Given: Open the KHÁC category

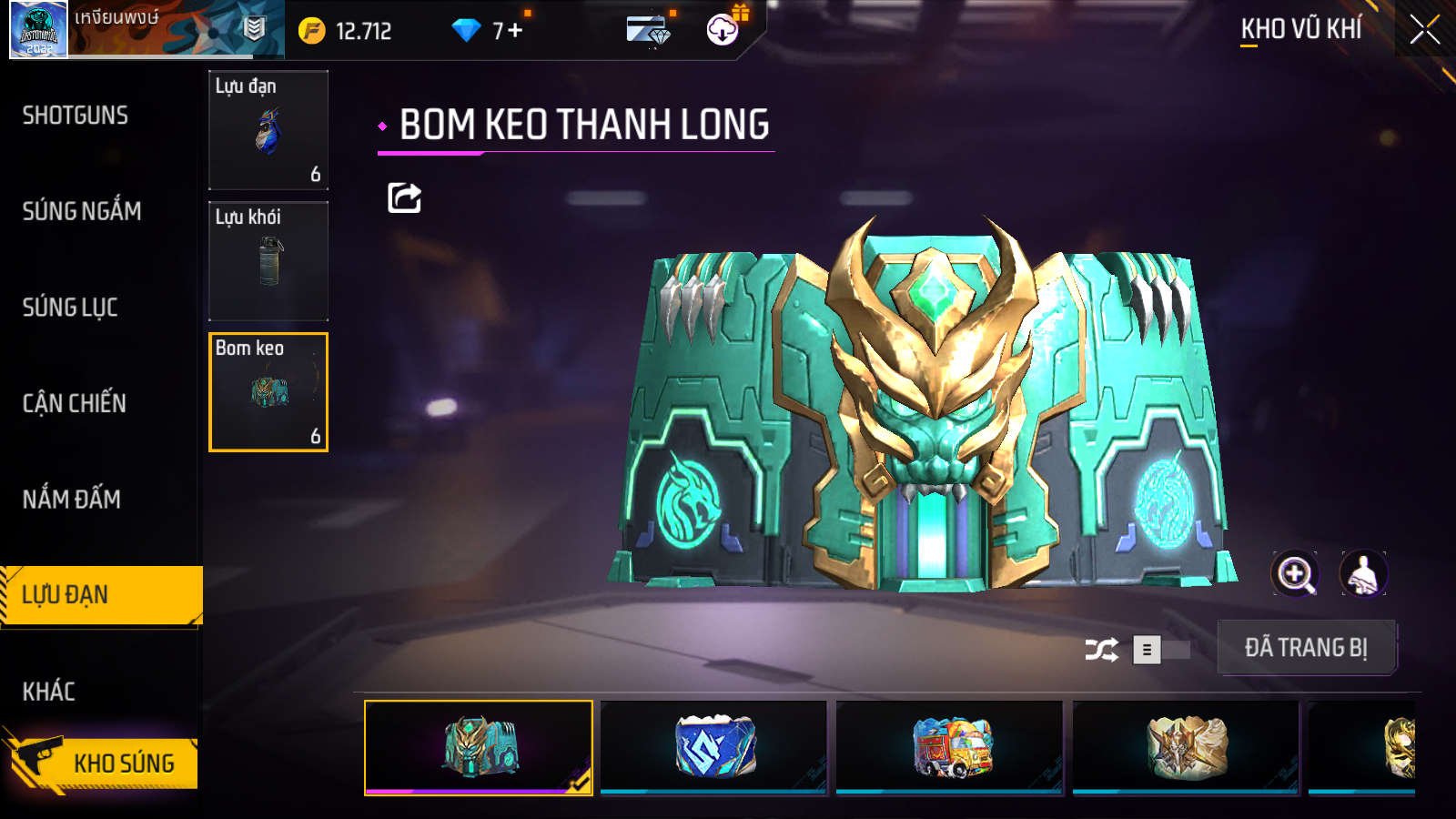Looking at the screenshot, I should click(49, 692).
